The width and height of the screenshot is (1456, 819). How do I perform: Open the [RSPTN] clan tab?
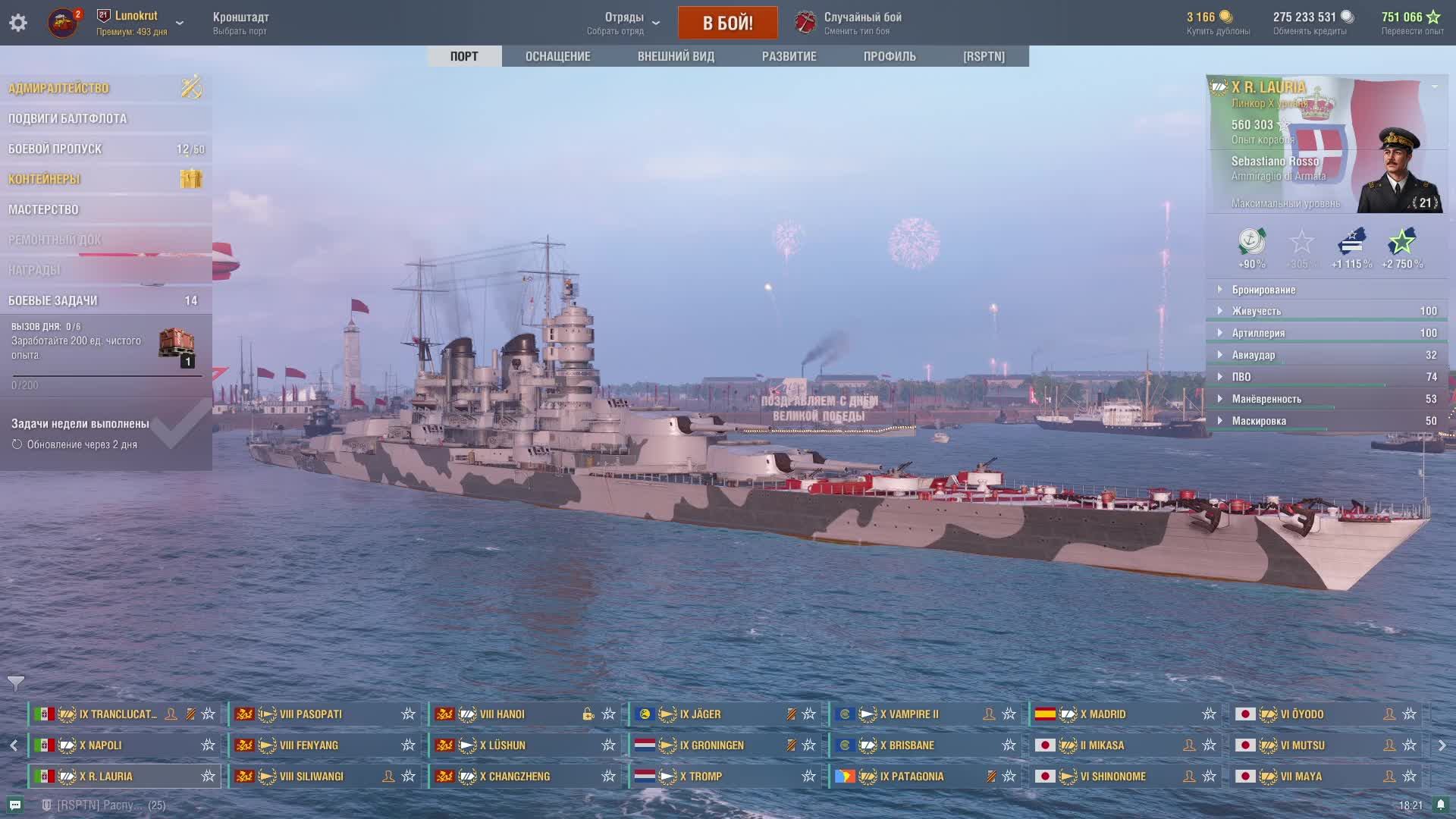[x=984, y=56]
